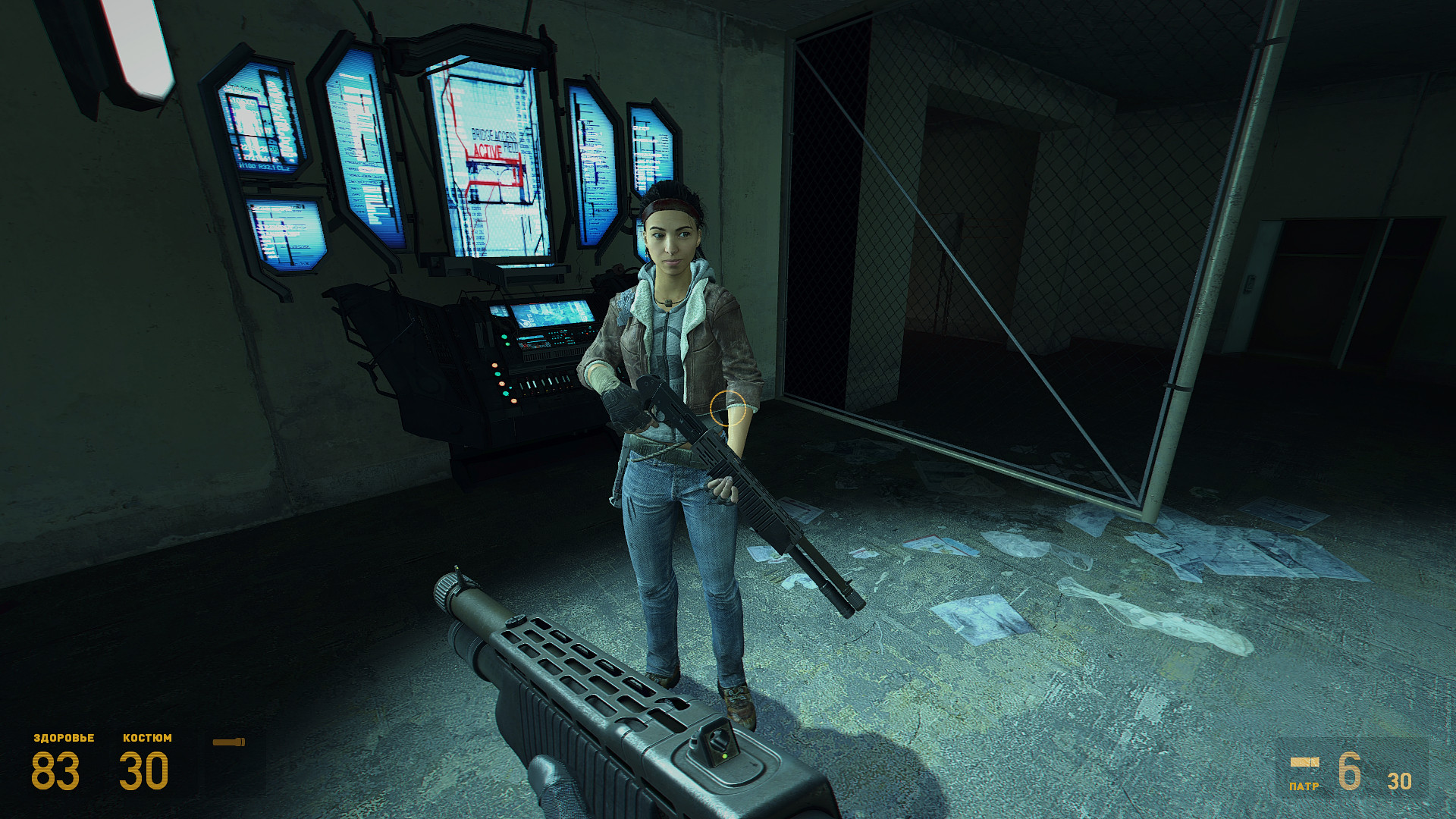Viewport: 1456px width, 819px height.
Task: Click the orange targeting crosshair reticle
Action: 730,409
